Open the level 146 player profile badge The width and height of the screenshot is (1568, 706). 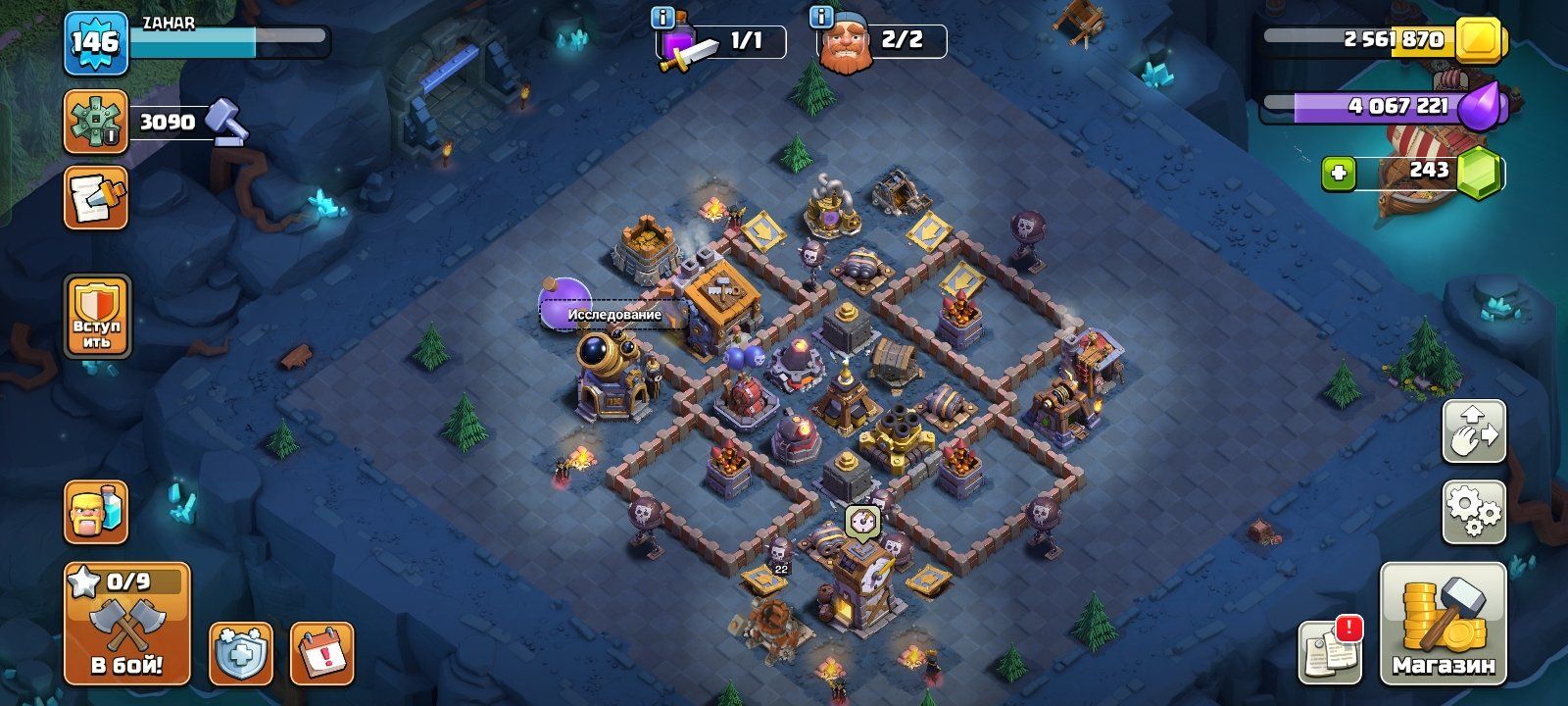(96, 43)
